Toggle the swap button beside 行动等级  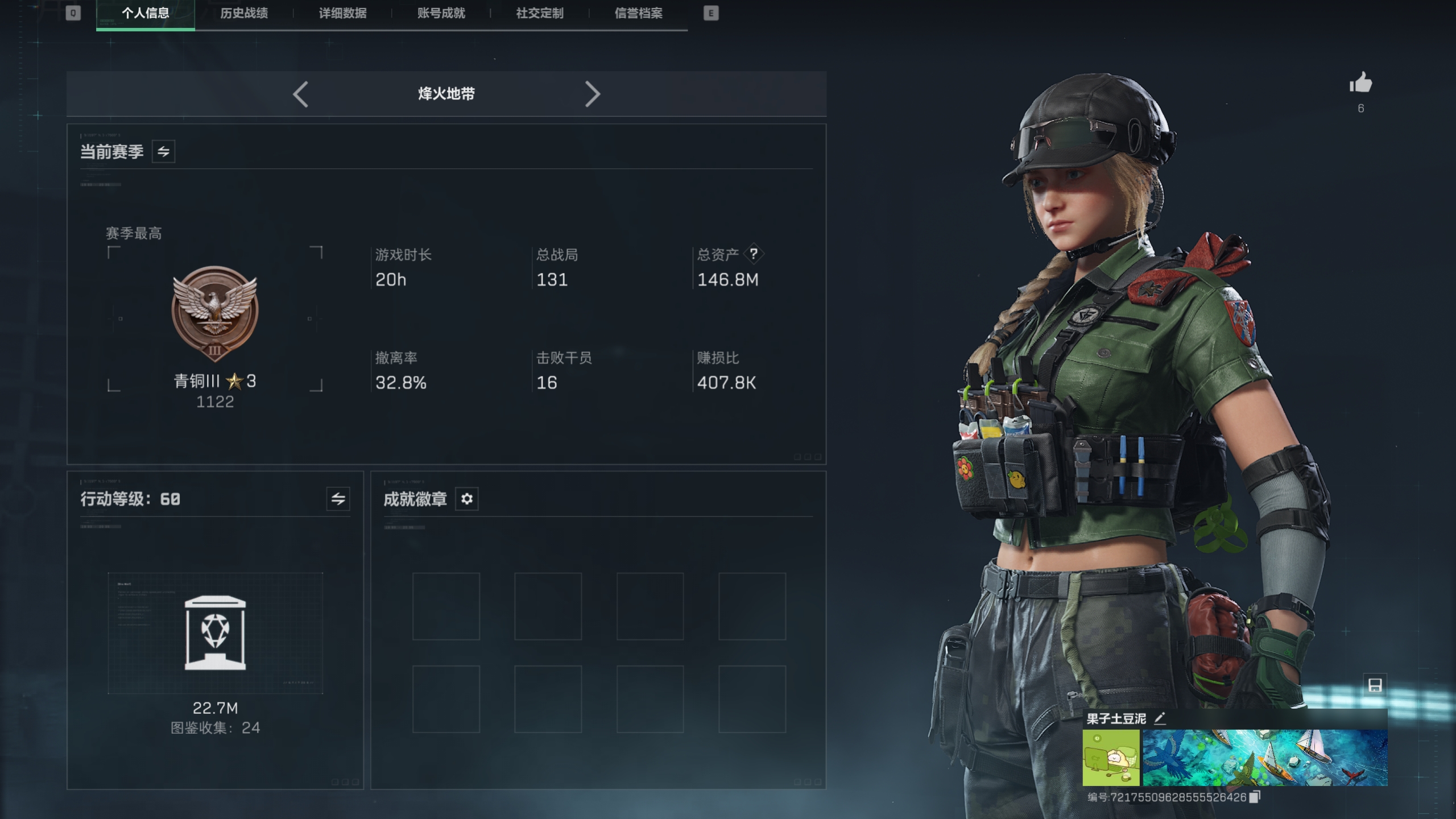coord(338,499)
